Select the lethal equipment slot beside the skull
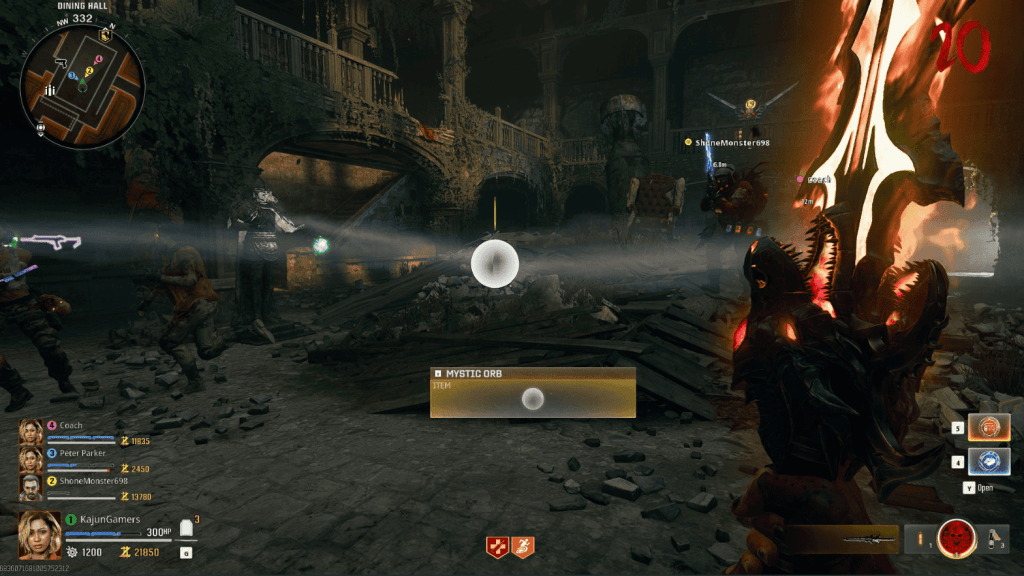Image resolution: width=1024 pixels, height=576 pixels. point(919,540)
